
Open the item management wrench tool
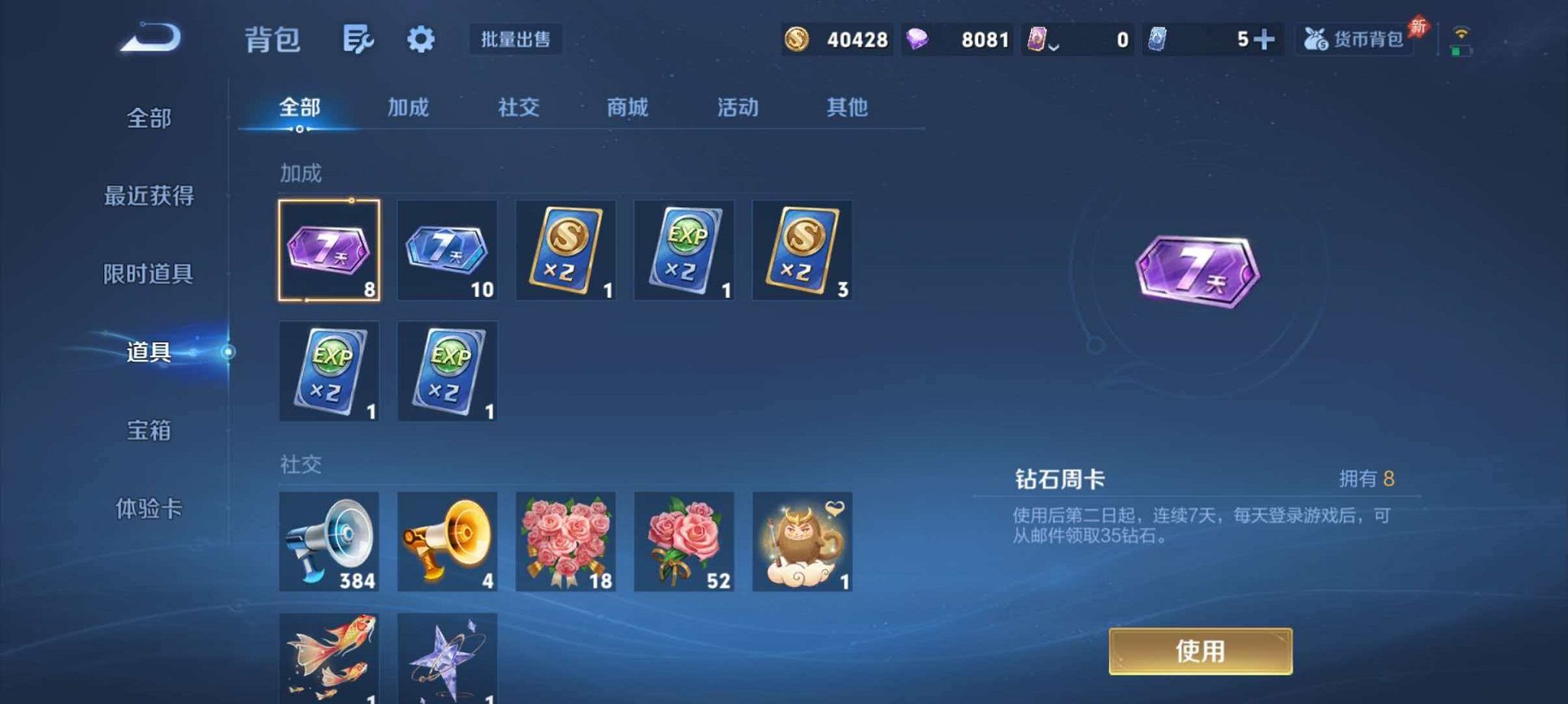click(359, 40)
